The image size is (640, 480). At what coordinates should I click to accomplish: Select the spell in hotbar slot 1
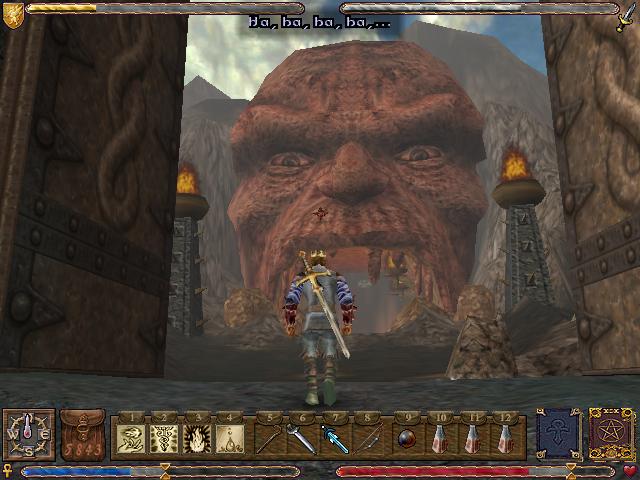133,437
